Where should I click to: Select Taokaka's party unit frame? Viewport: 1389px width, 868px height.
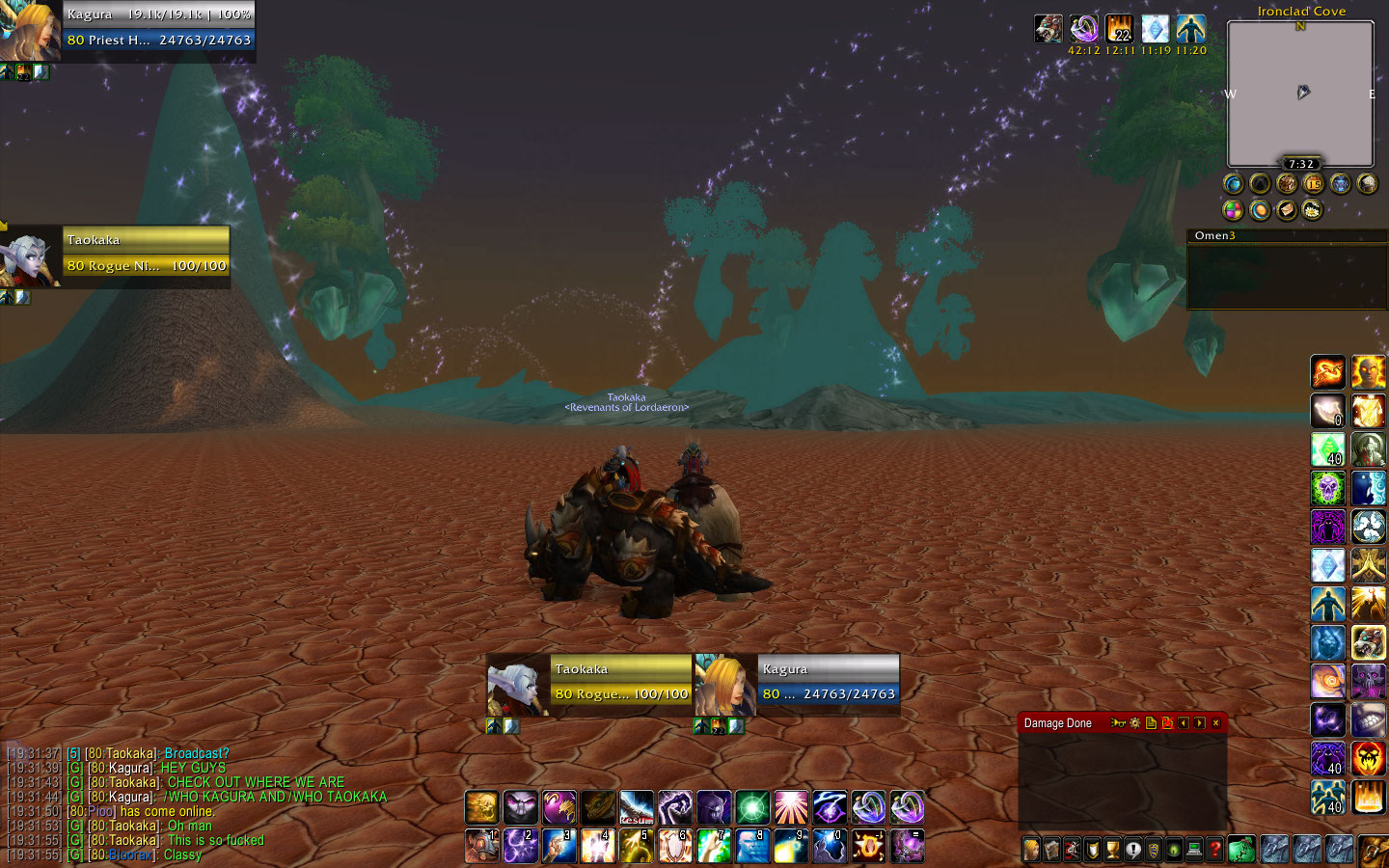[x=145, y=253]
